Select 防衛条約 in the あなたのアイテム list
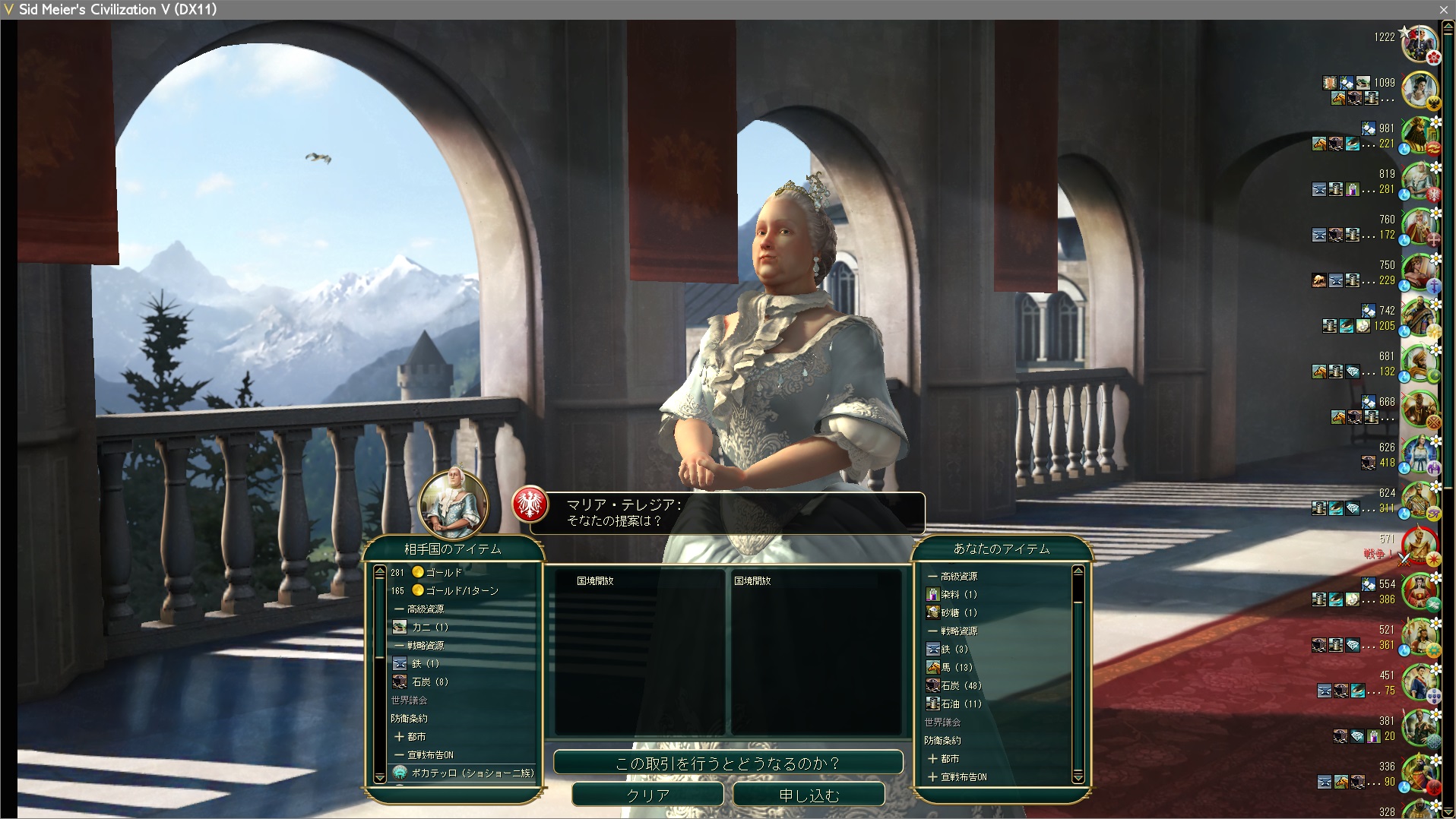The image size is (1456, 819). point(943,740)
